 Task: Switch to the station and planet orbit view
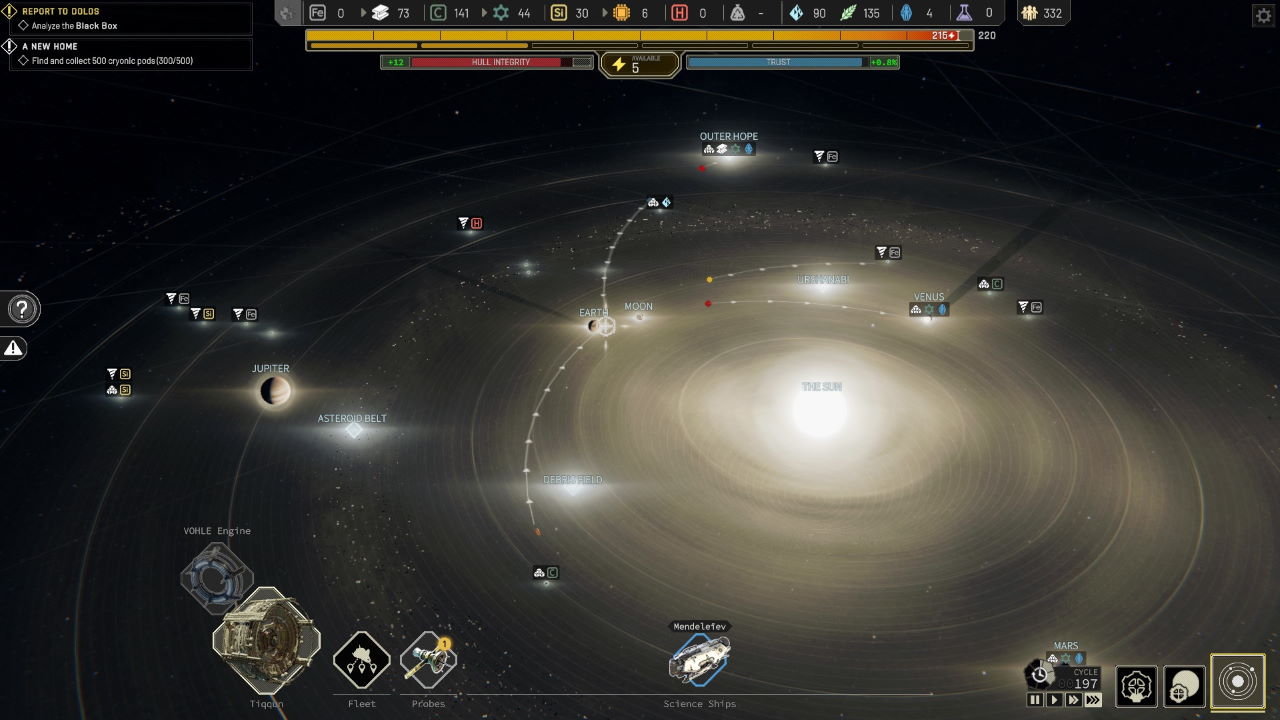click(x=1185, y=687)
